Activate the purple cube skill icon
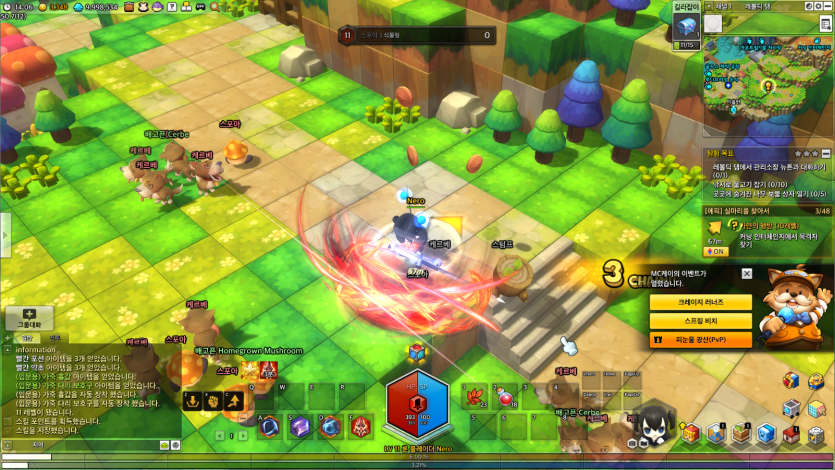The image size is (835, 470). coord(301,428)
